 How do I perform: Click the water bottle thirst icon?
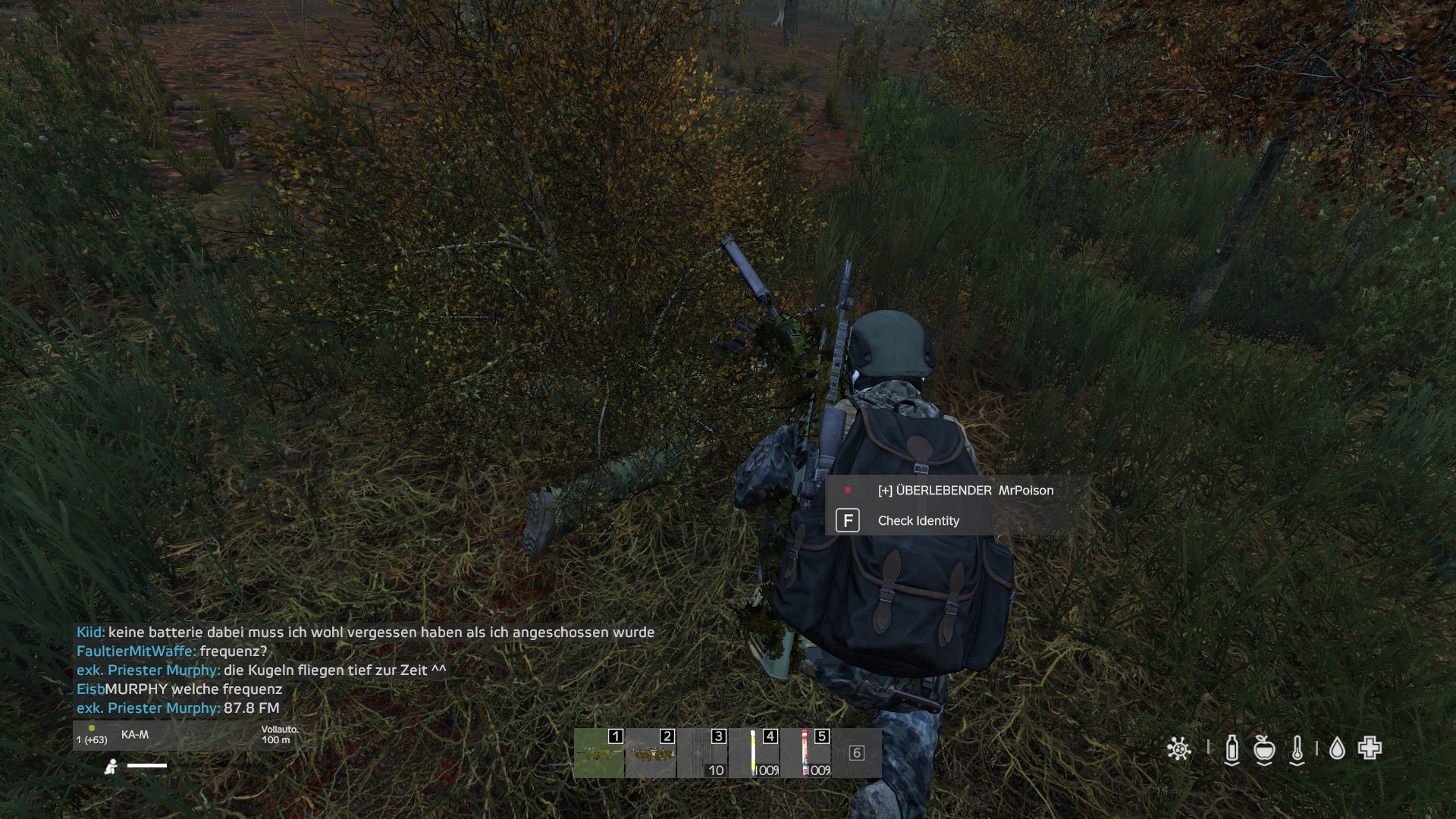[1232, 749]
